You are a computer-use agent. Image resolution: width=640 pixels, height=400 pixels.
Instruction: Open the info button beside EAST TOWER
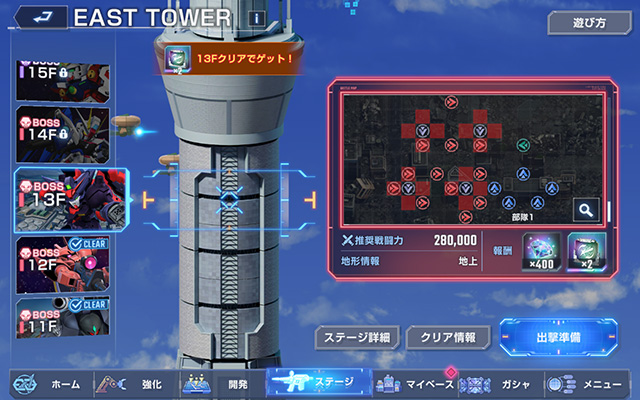[257, 18]
